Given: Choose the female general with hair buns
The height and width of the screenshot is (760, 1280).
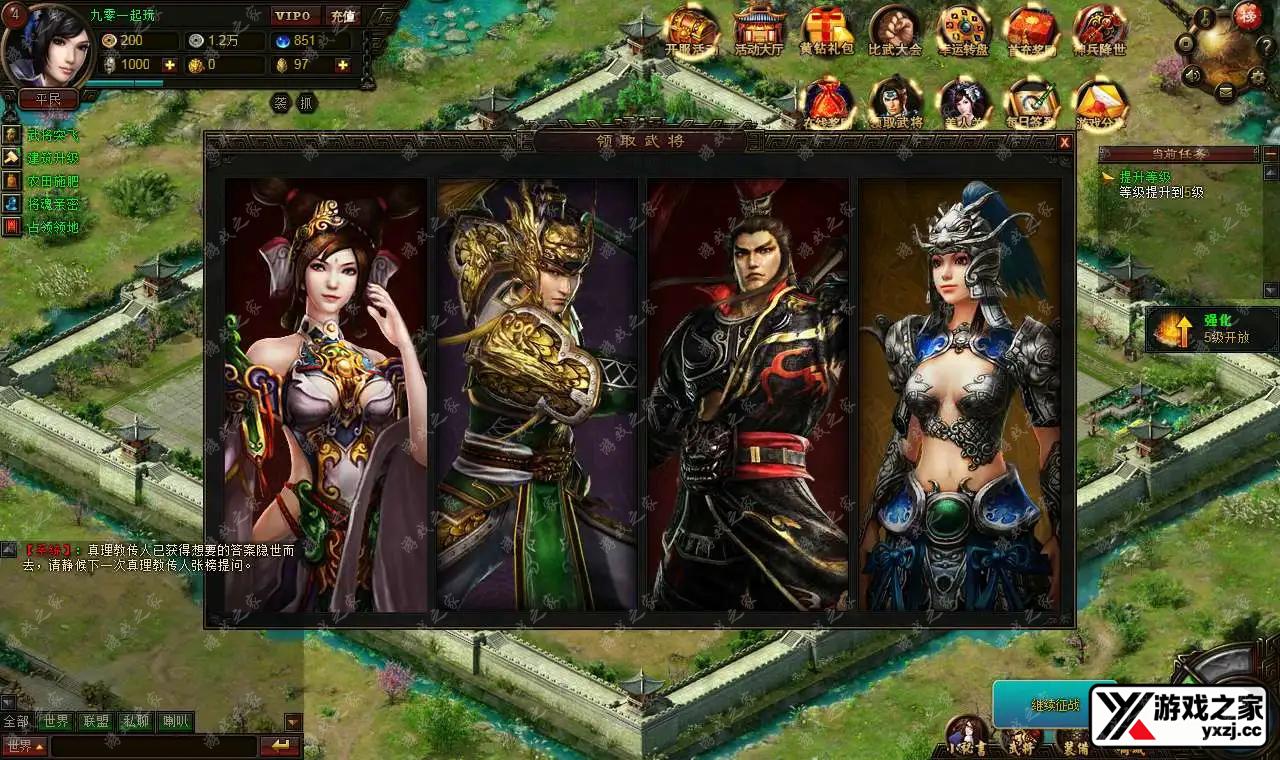Looking at the screenshot, I should [326, 395].
